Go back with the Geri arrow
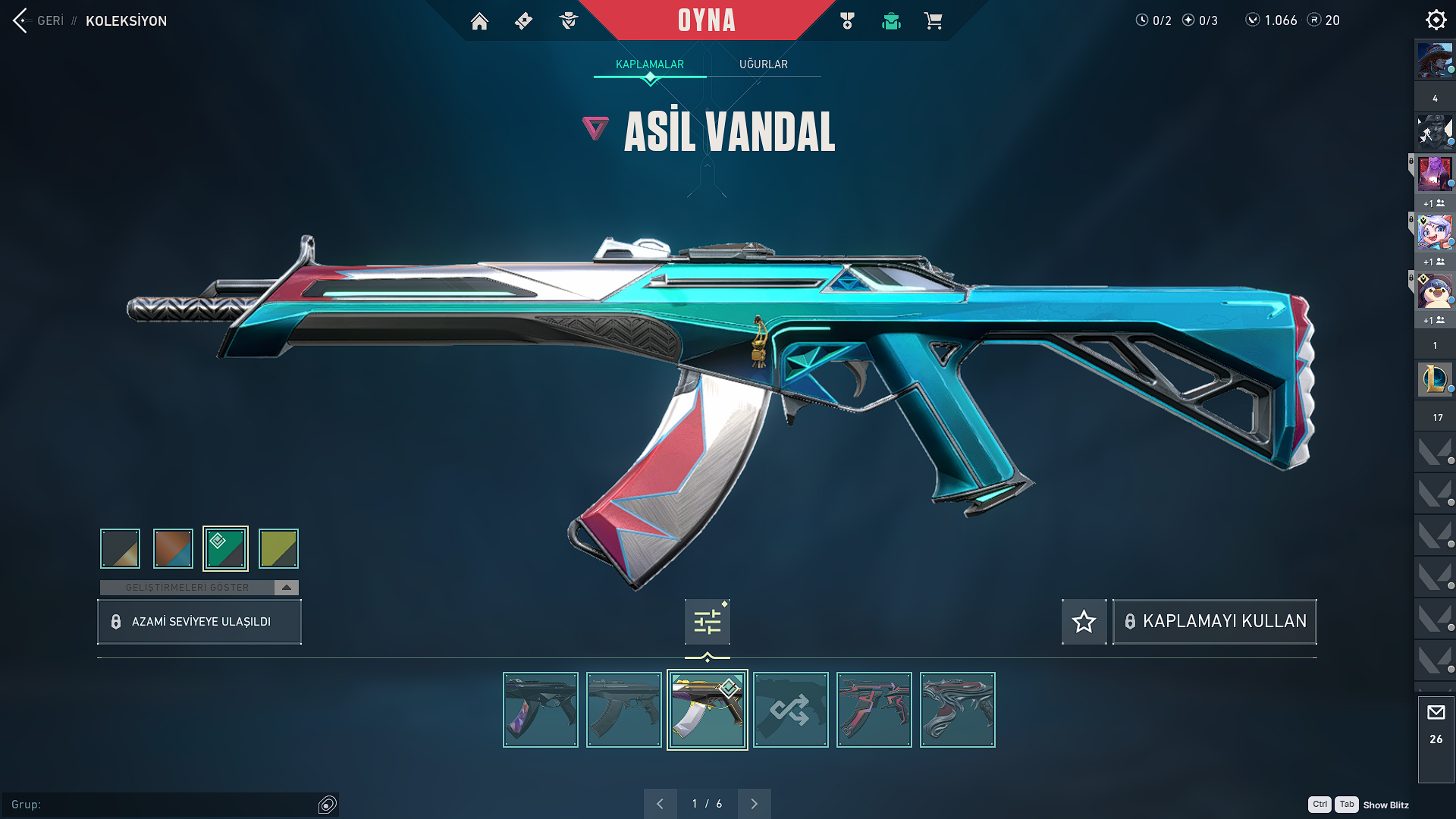1456x819 pixels. point(20,20)
